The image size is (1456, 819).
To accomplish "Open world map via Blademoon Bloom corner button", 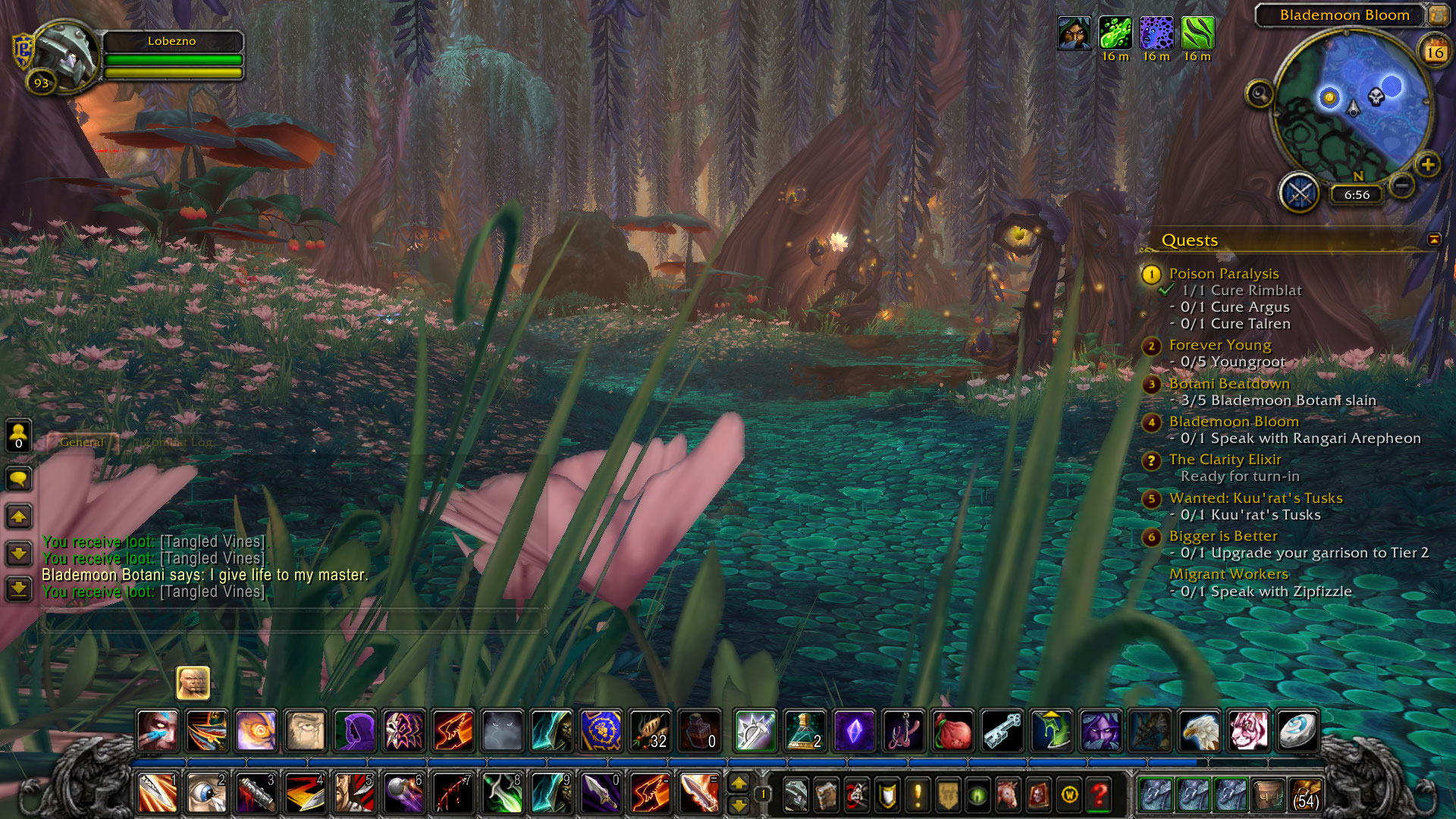I will (x=1438, y=15).
